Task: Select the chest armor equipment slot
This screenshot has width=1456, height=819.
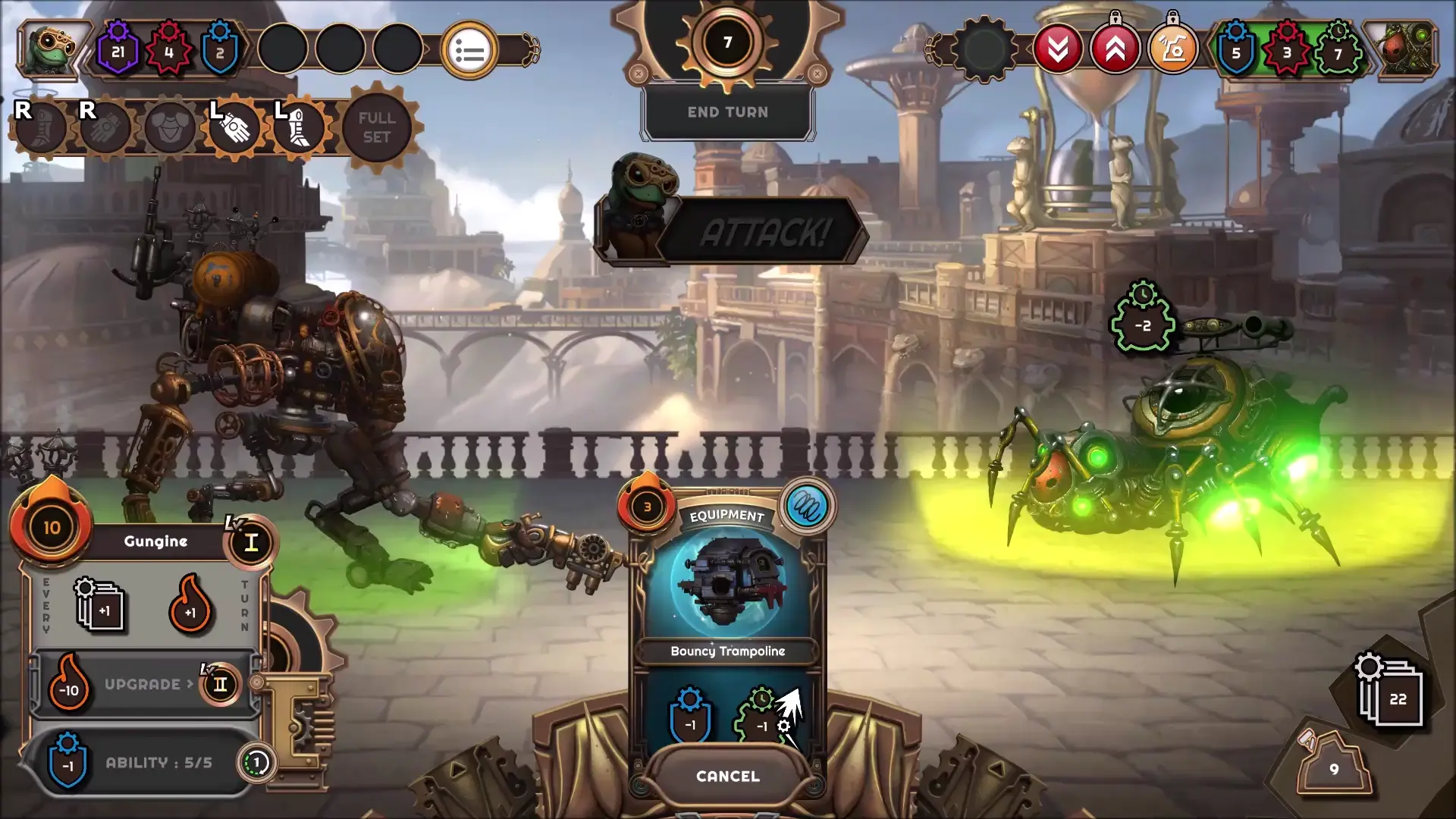Action: click(x=171, y=127)
